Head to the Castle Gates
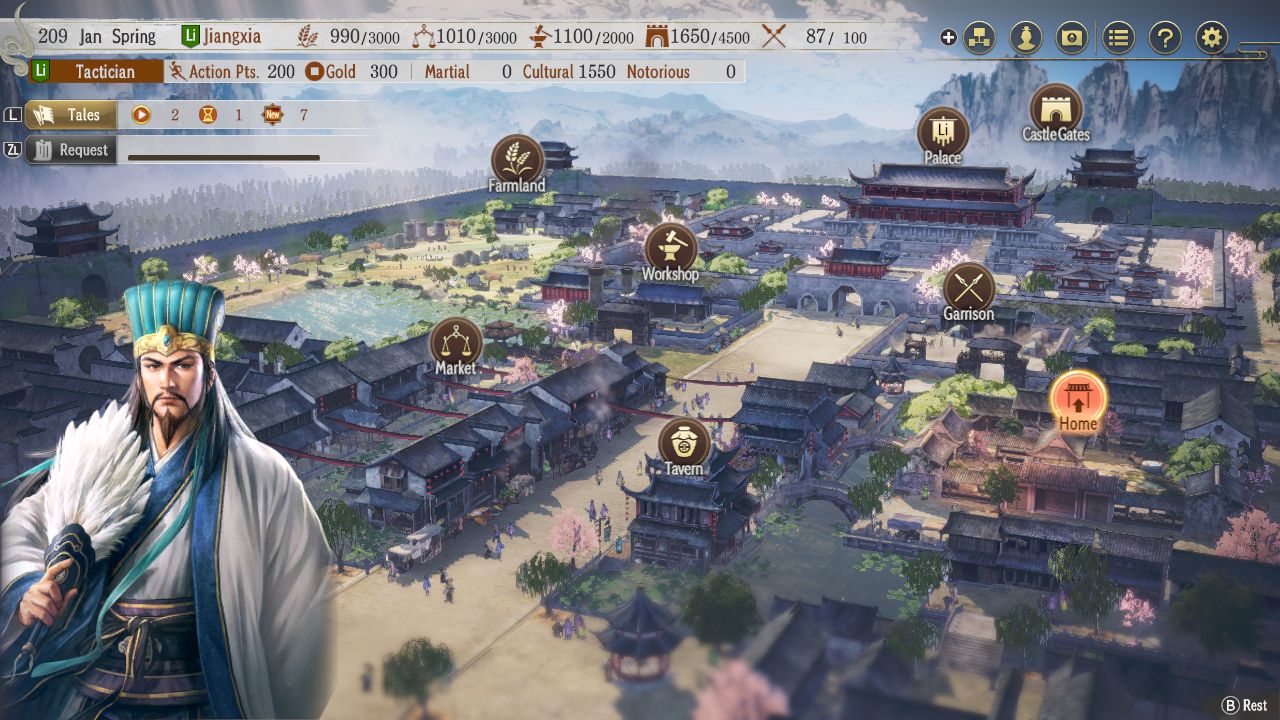The height and width of the screenshot is (720, 1280). click(1055, 109)
